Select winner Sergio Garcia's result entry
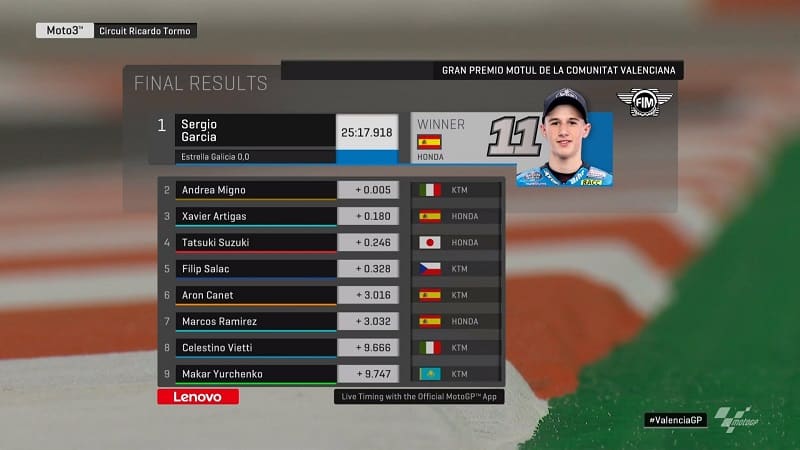Image resolution: width=800 pixels, height=450 pixels. point(254,132)
